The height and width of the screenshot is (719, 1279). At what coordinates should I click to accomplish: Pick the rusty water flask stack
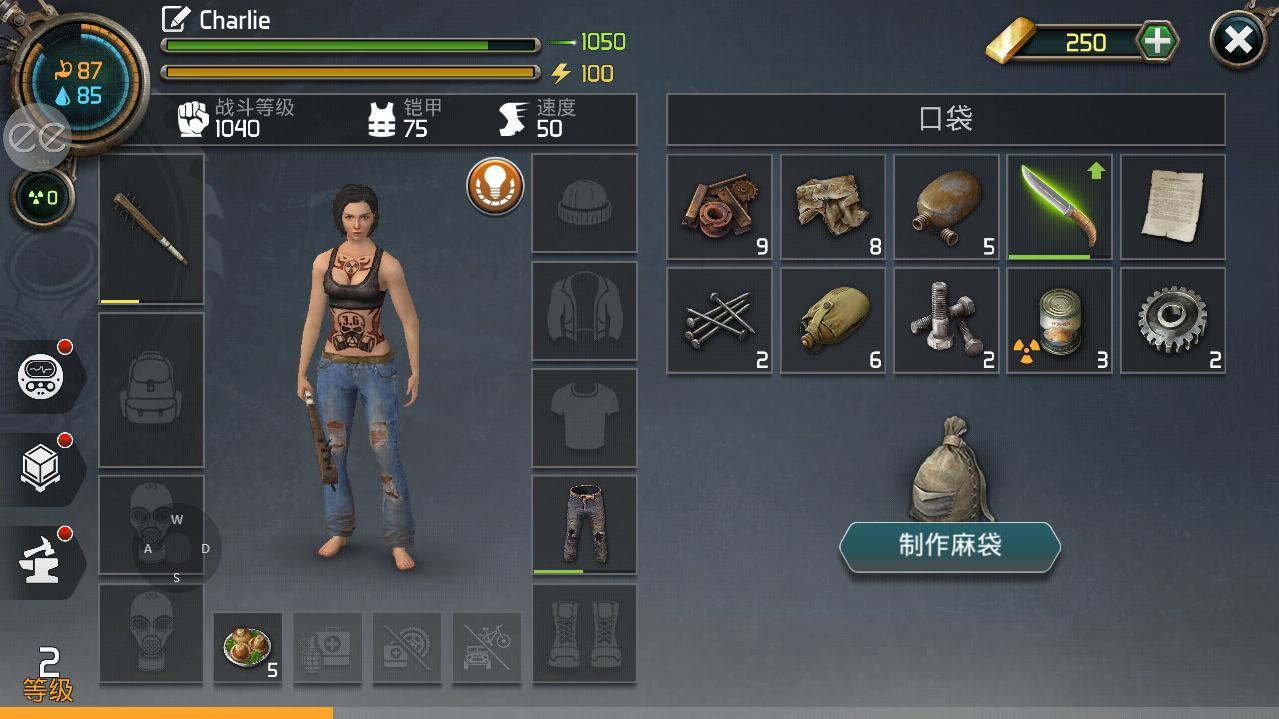click(946, 206)
